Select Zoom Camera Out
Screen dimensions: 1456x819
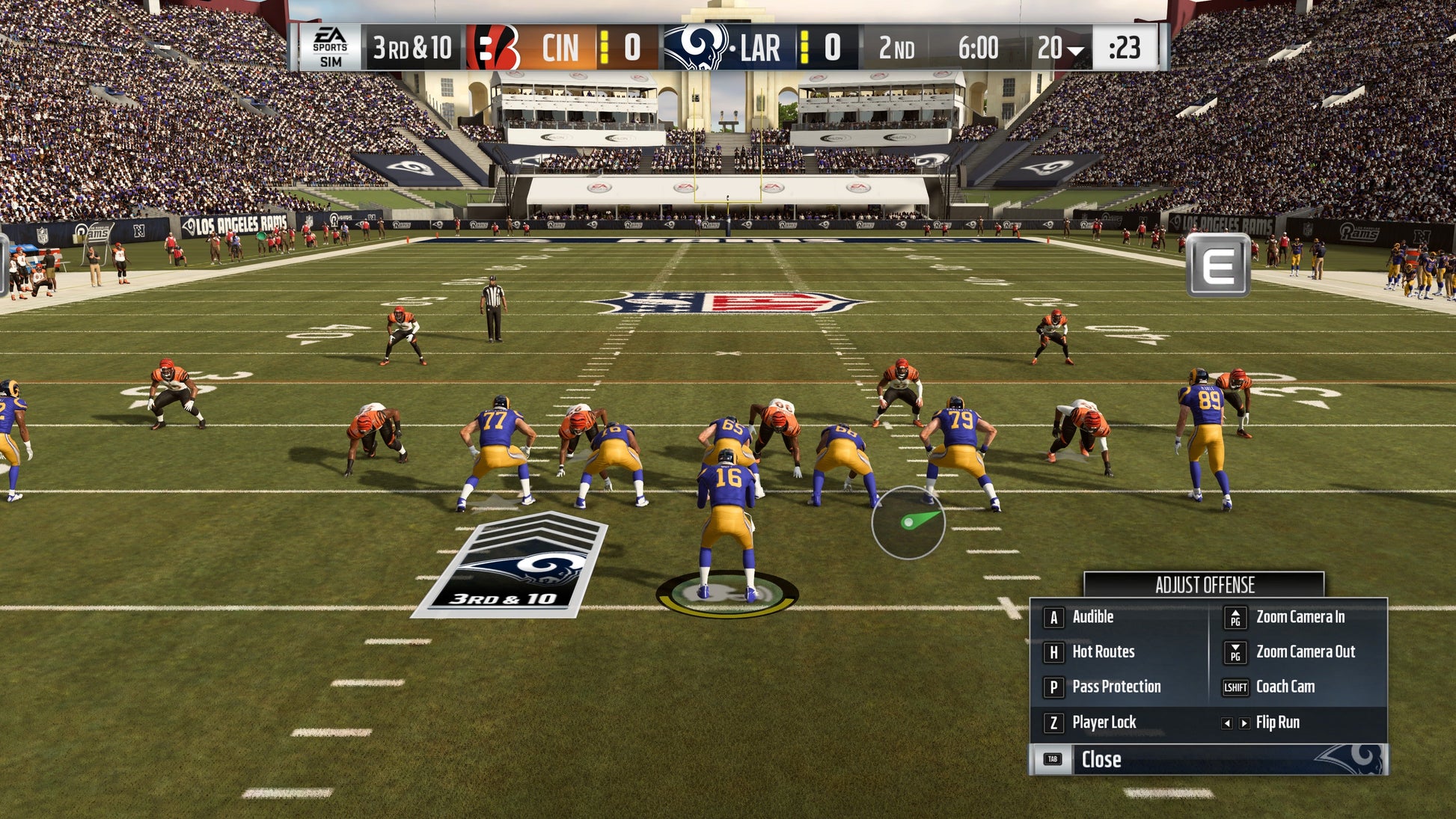point(1305,651)
